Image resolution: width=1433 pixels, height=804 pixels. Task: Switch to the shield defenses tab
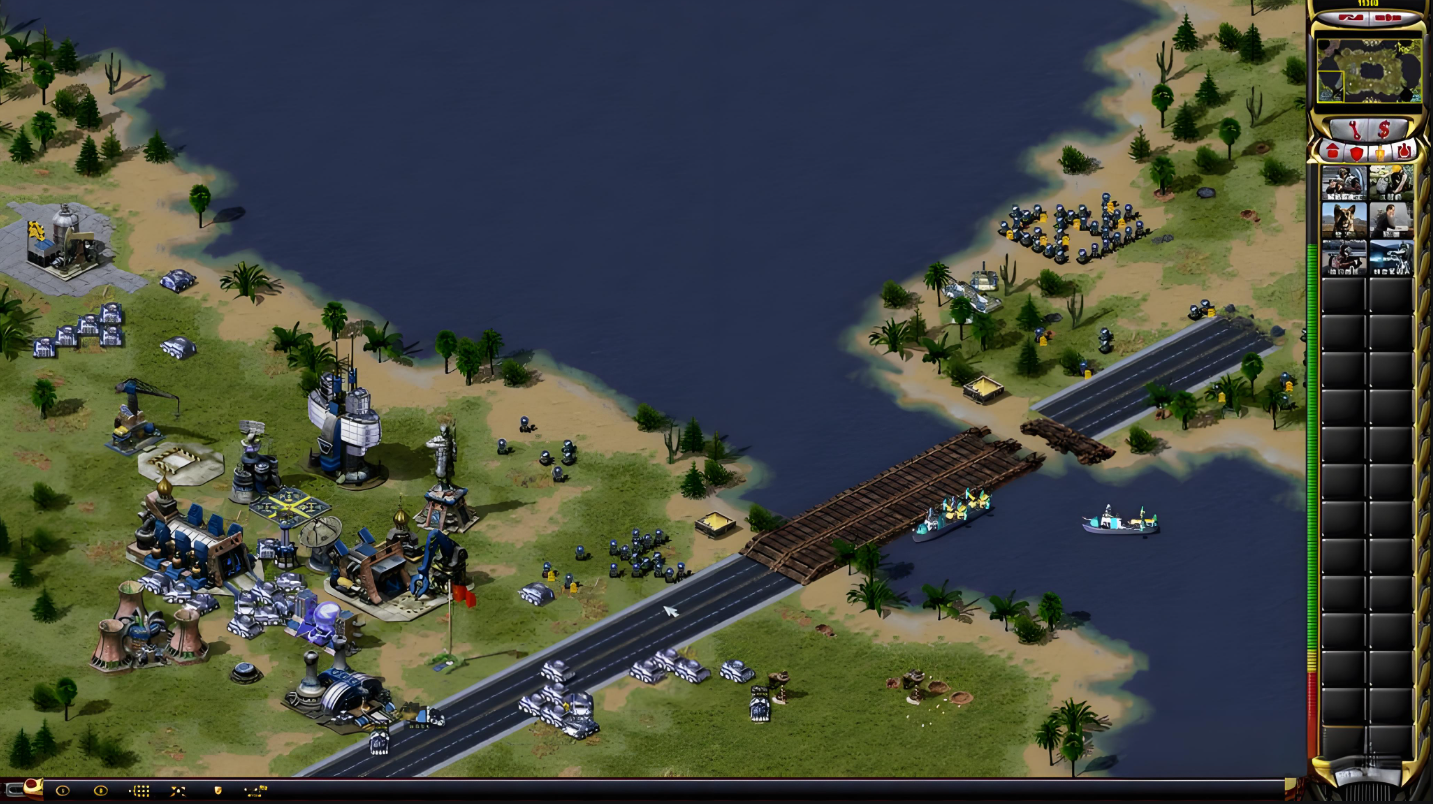pyautogui.click(x=1356, y=152)
